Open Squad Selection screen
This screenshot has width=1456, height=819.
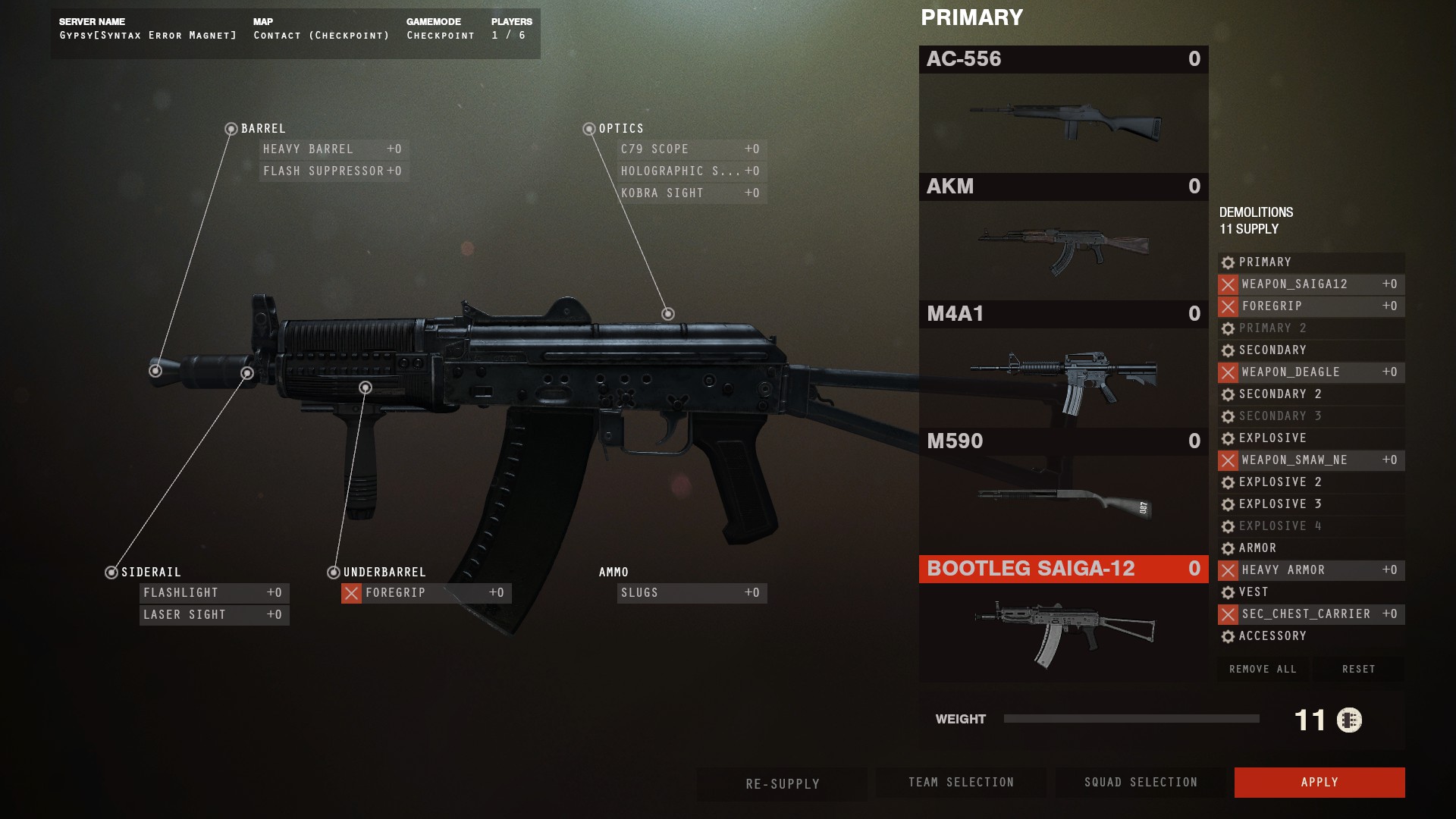(x=1140, y=782)
